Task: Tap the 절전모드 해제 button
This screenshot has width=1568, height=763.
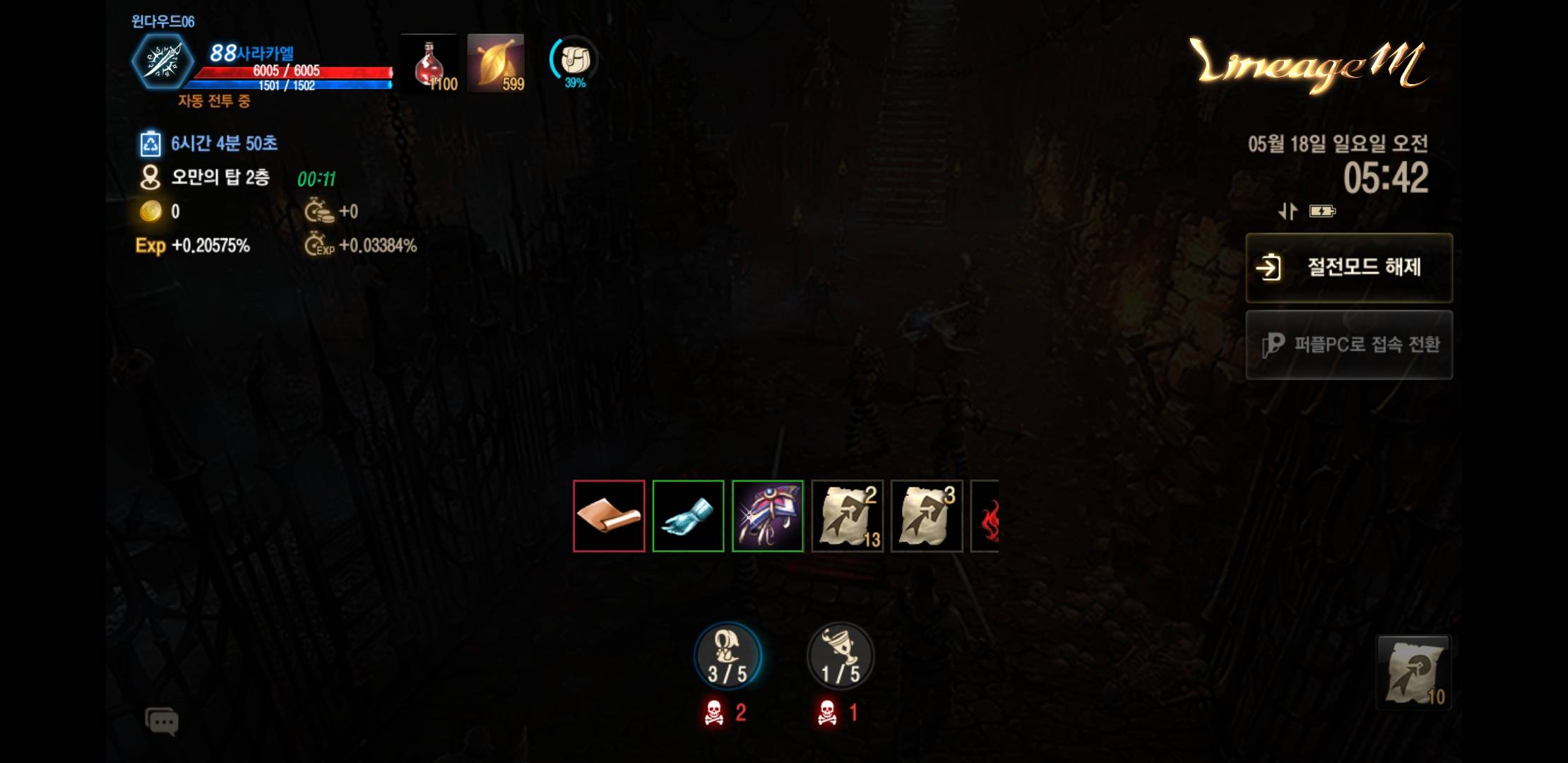Action: [x=1348, y=268]
